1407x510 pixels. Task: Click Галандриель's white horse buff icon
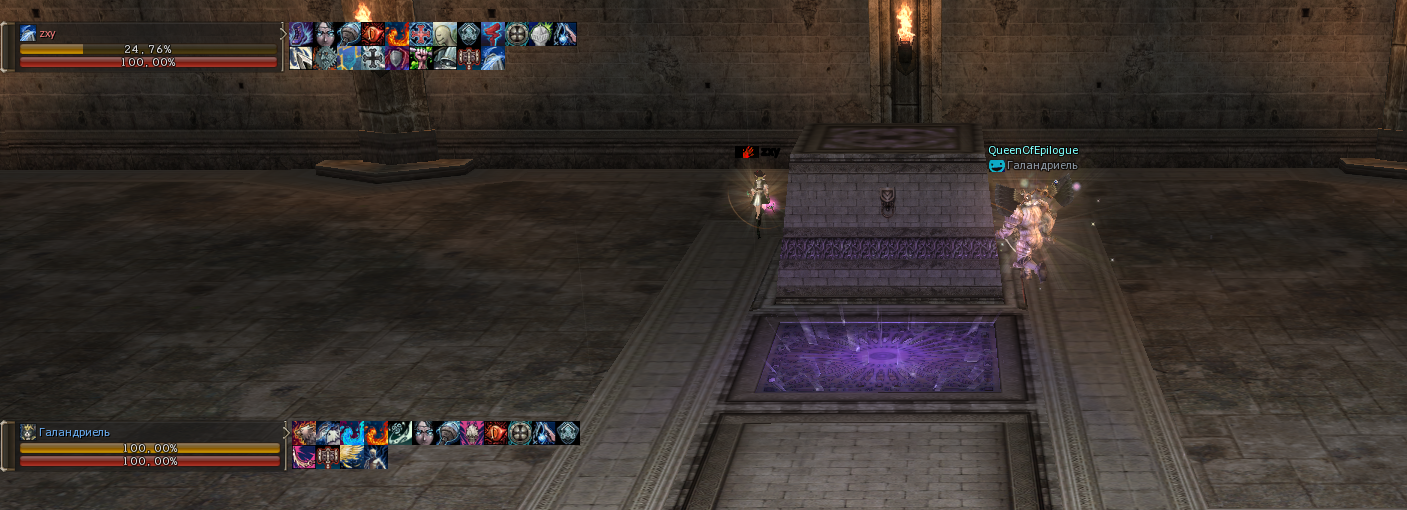point(328,433)
